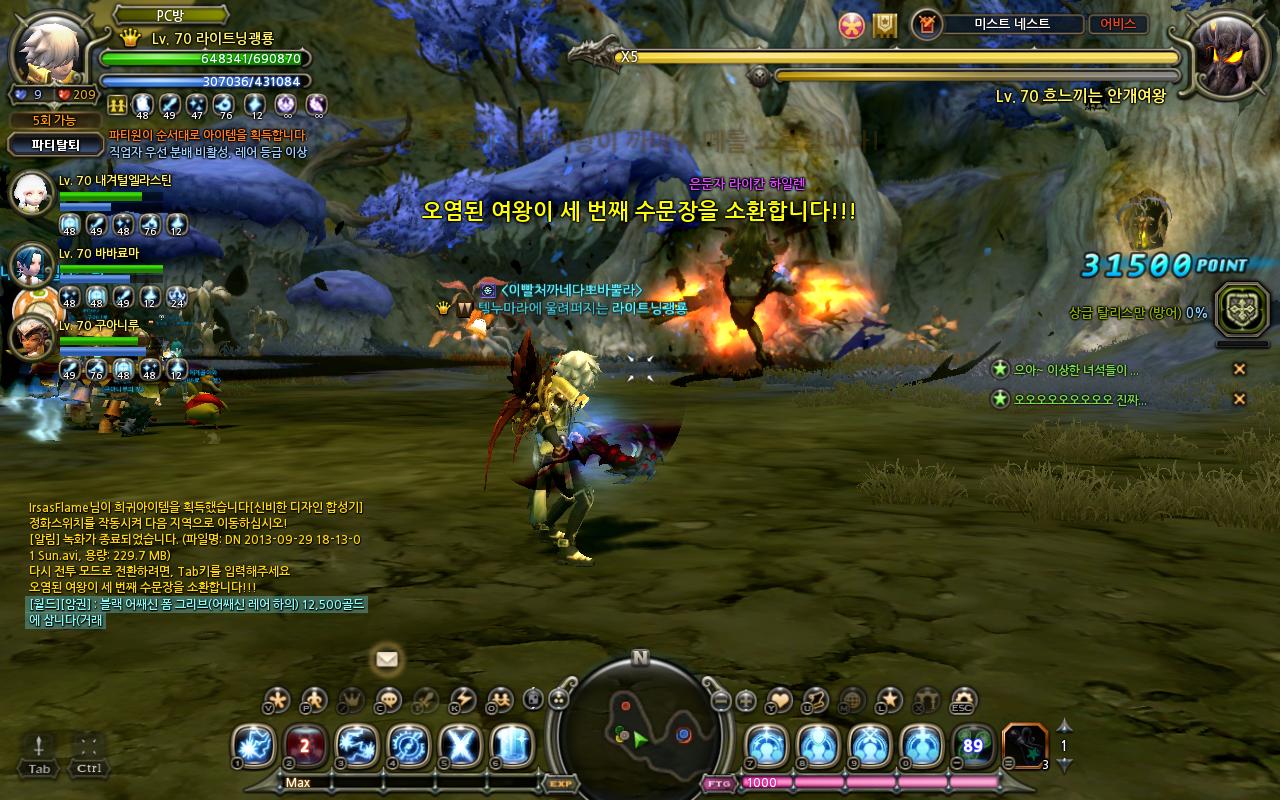Open the ESC system menu gear icon
The image size is (1280, 800).
click(963, 700)
